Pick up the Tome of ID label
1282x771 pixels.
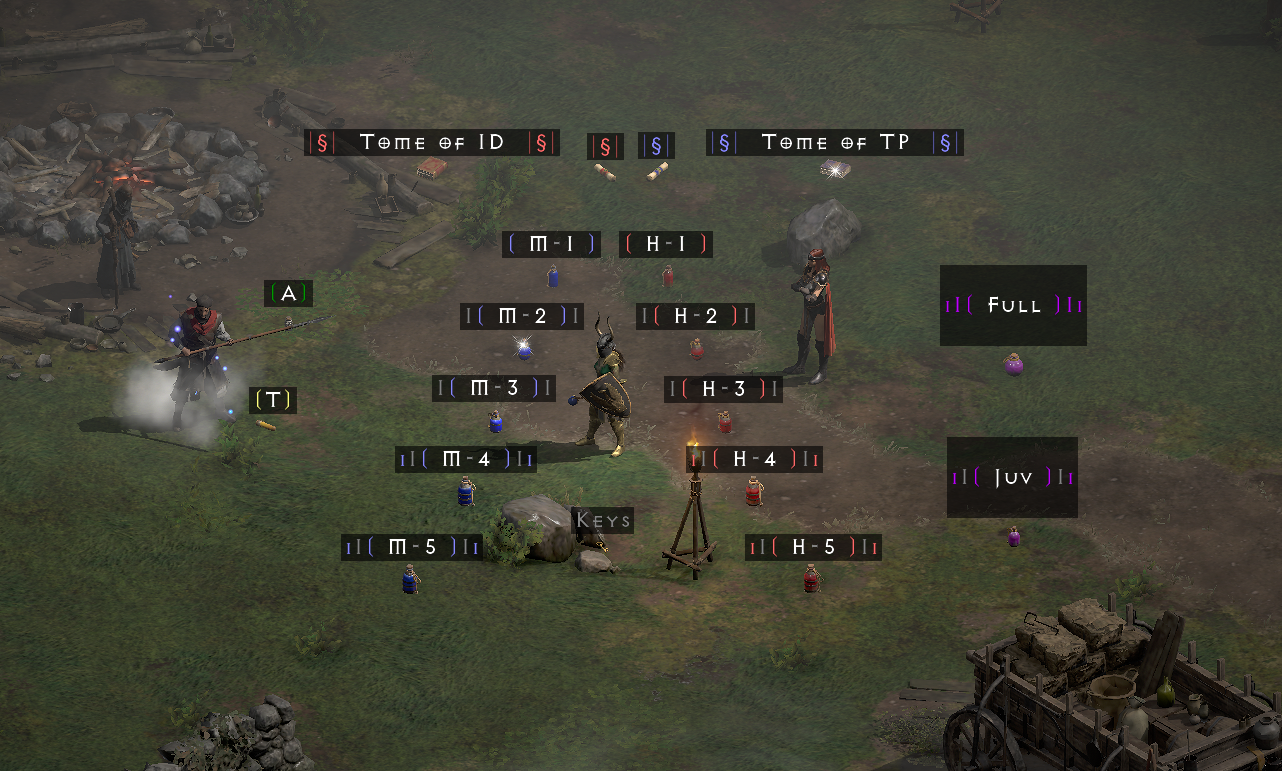coord(431,142)
